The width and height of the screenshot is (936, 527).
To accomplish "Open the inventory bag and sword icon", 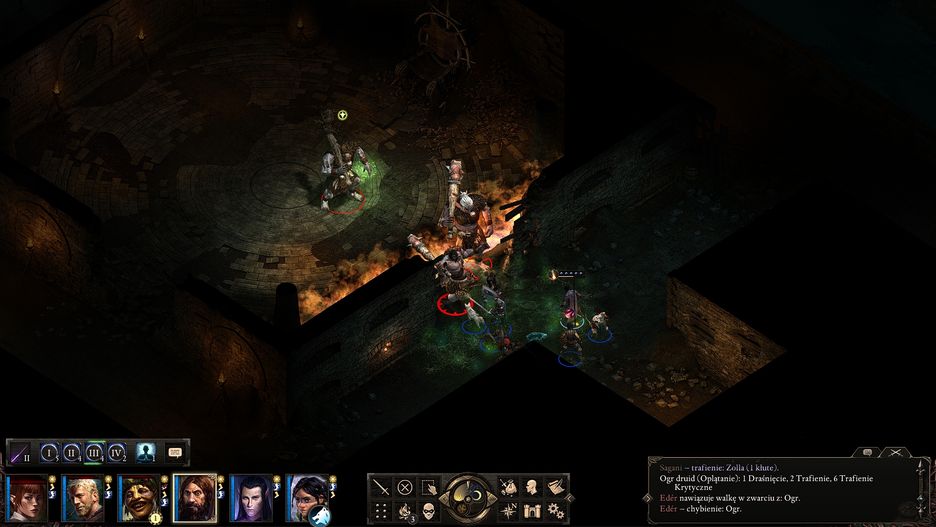I will point(507,488).
